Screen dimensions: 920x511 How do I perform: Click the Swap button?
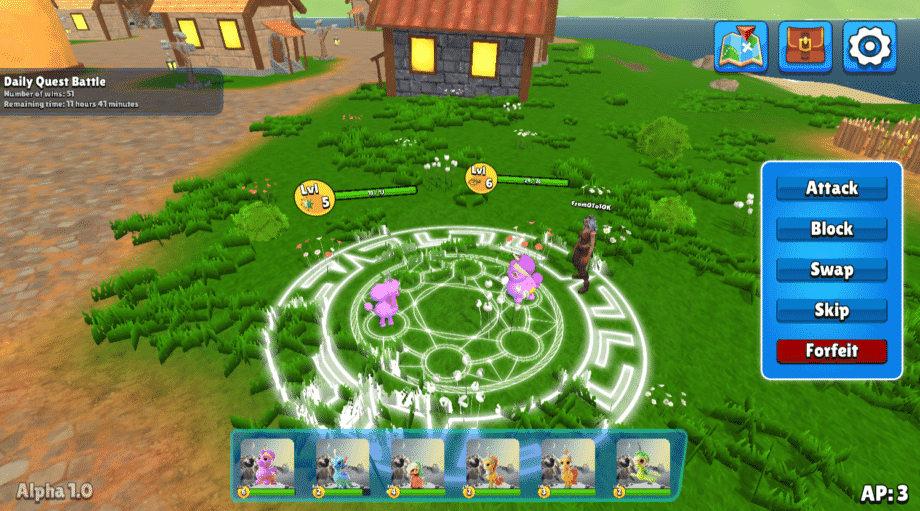pyautogui.click(x=831, y=270)
